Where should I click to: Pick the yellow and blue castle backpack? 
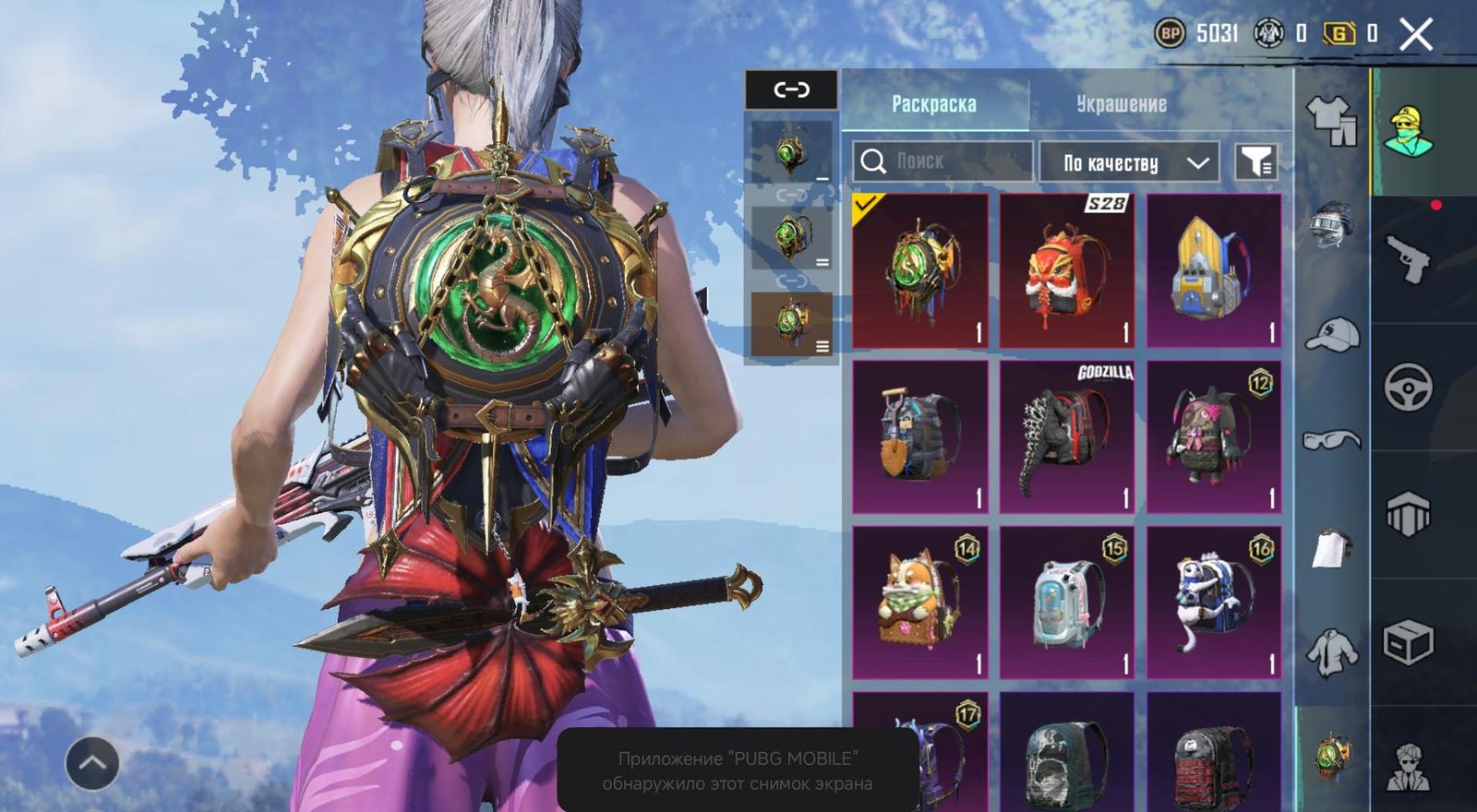click(1213, 270)
